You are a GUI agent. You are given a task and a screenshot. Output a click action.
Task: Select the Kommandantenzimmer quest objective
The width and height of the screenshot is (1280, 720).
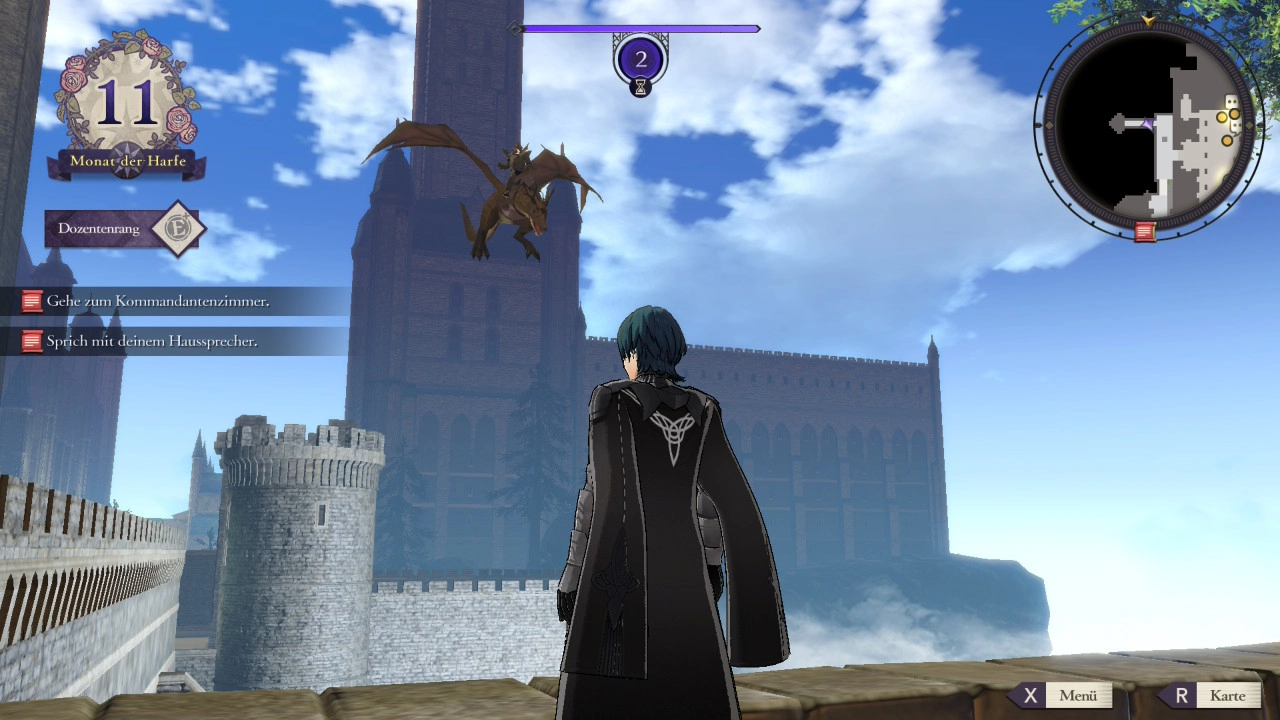158,301
